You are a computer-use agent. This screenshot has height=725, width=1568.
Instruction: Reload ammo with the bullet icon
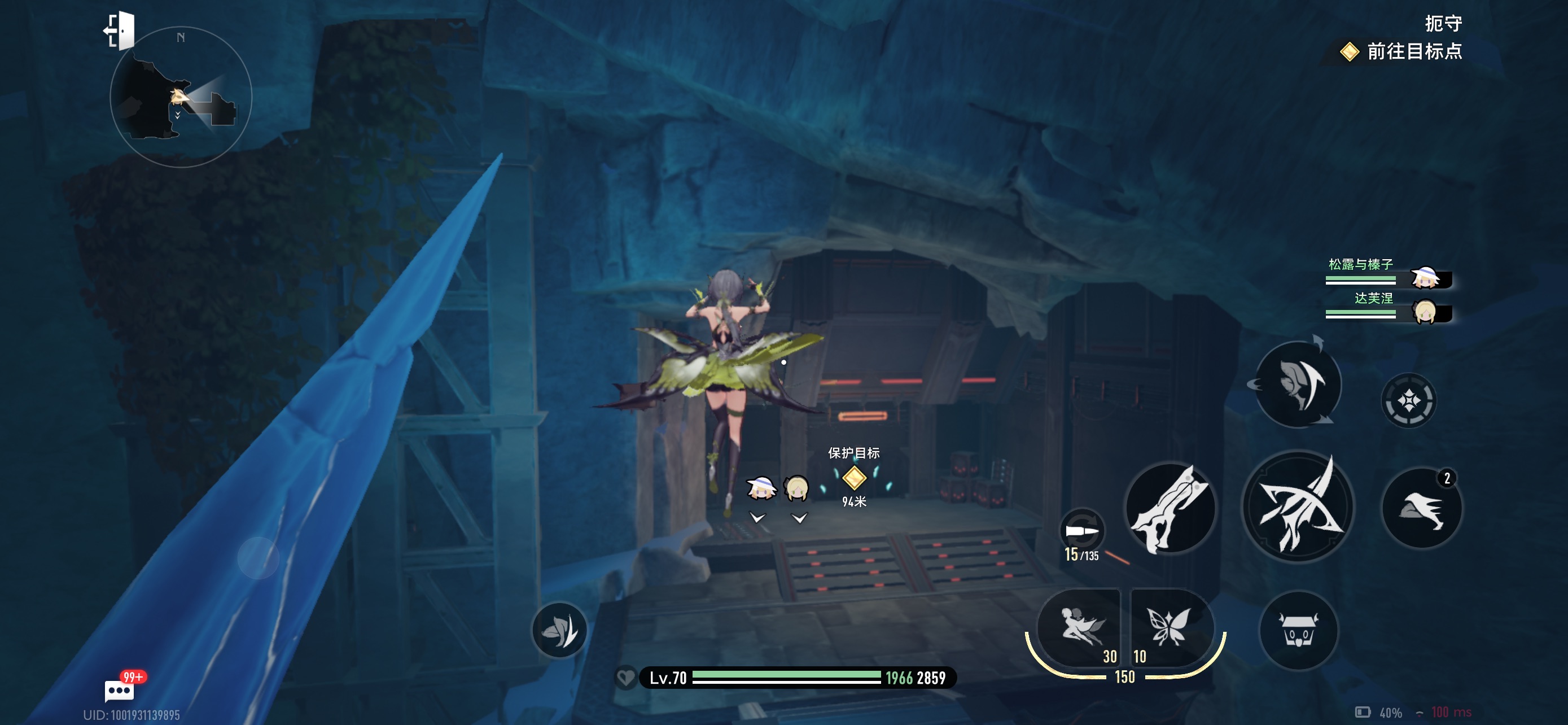[1081, 531]
